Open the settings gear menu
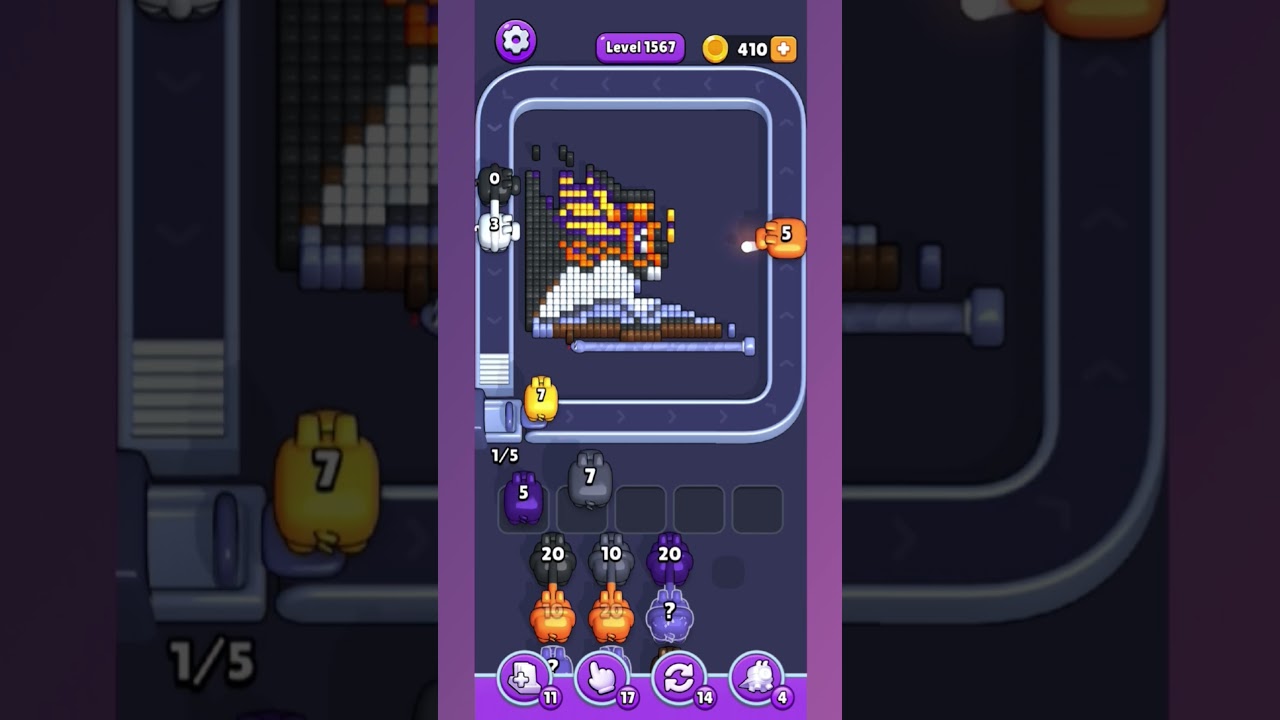This screenshot has height=720, width=1280. 516,40
